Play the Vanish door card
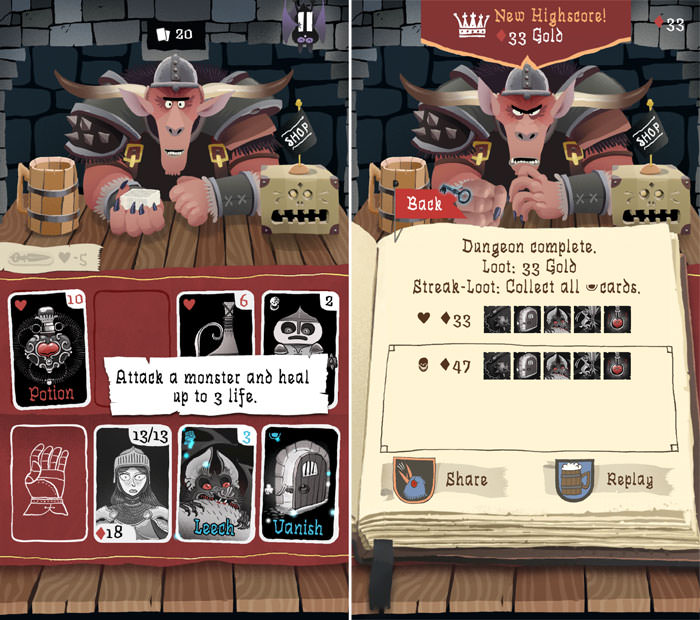This screenshot has height=620, width=700. (300, 483)
